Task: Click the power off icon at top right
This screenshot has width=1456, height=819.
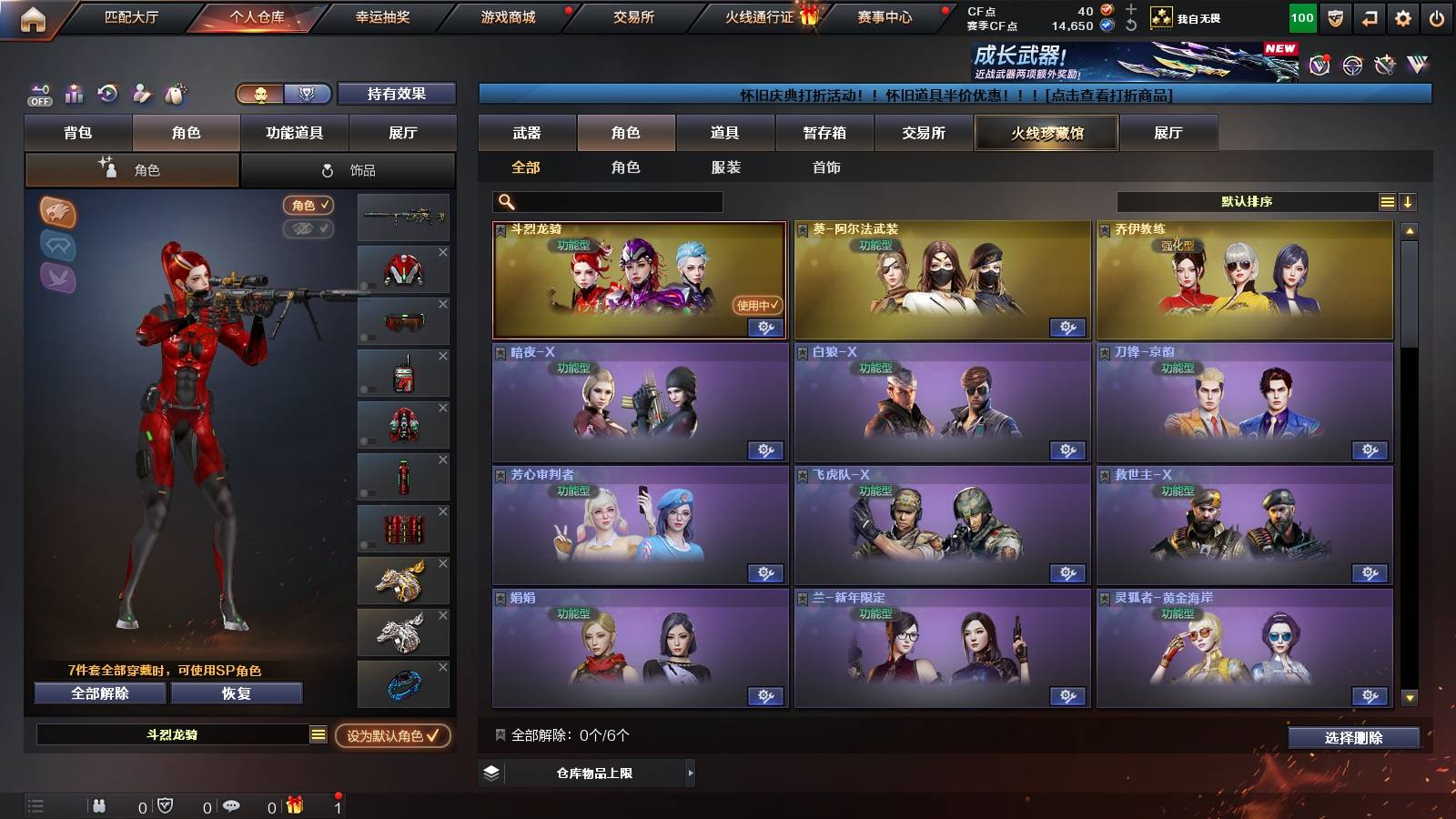Action: (x=1435, y=15)
